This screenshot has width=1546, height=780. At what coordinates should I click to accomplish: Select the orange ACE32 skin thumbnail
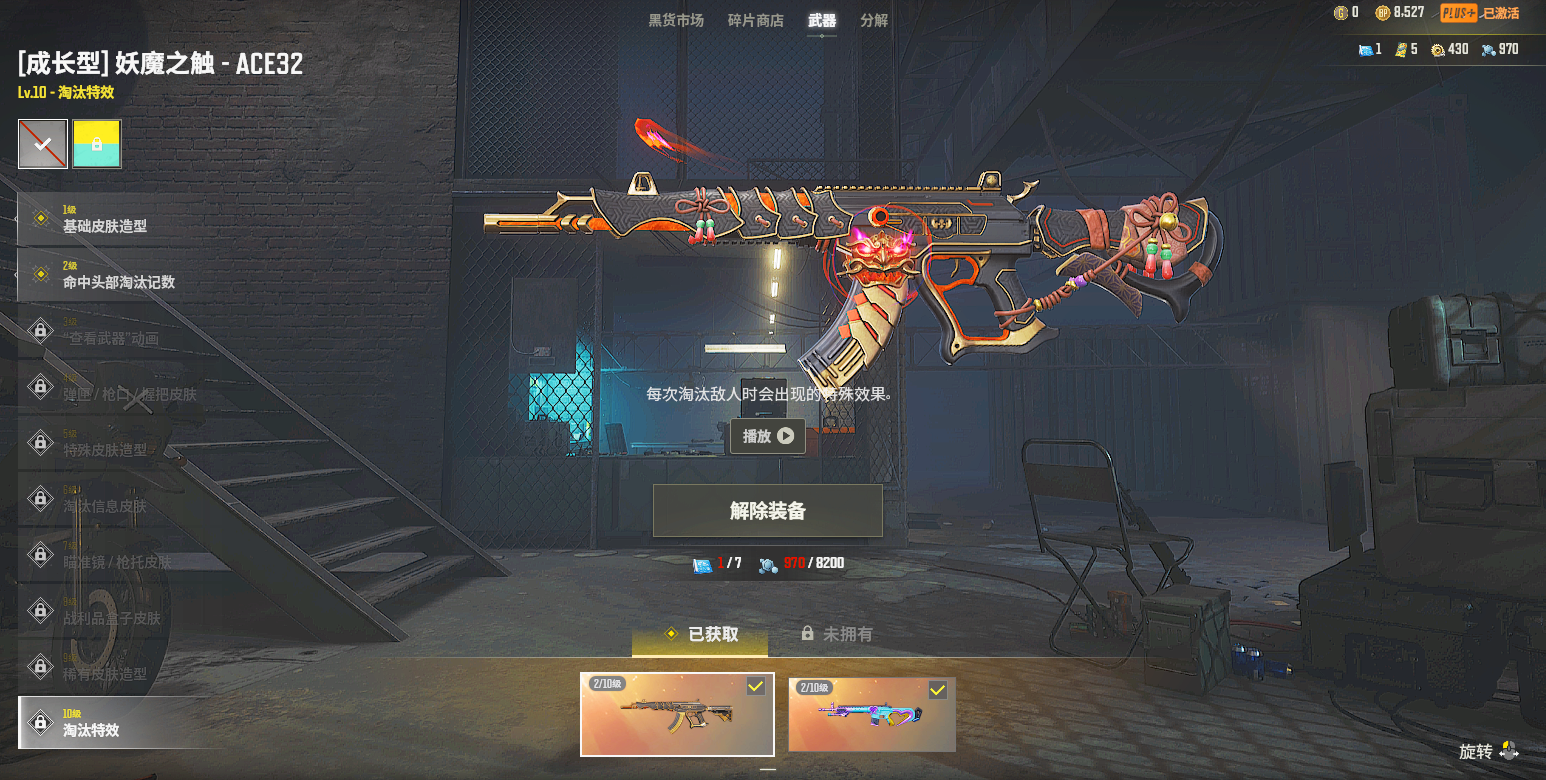(x=677, y=714)
